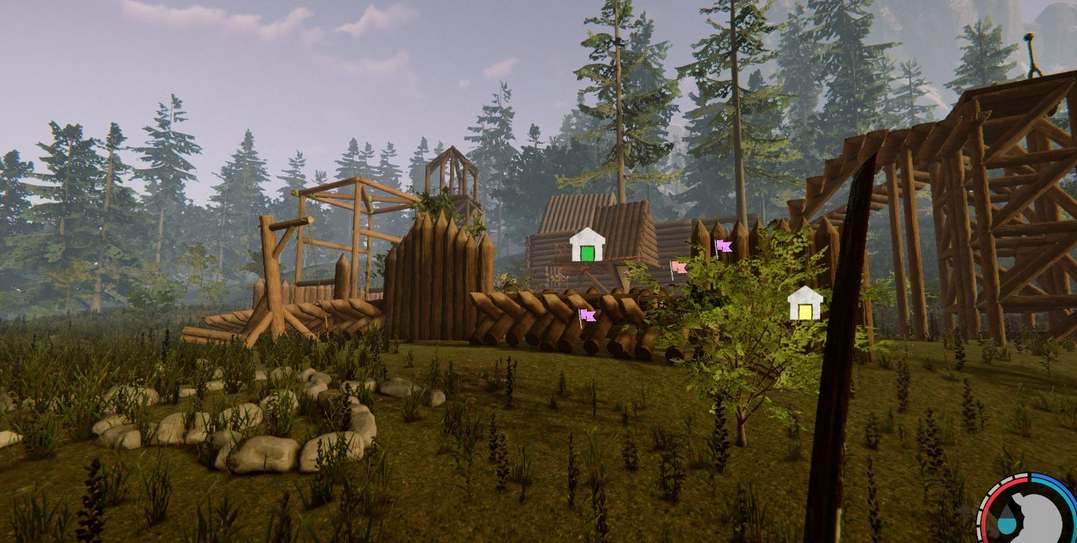Select the yellow home marker icon
Image resolution: width=1077 pixels, height=543 pixels.
point(804,303)
